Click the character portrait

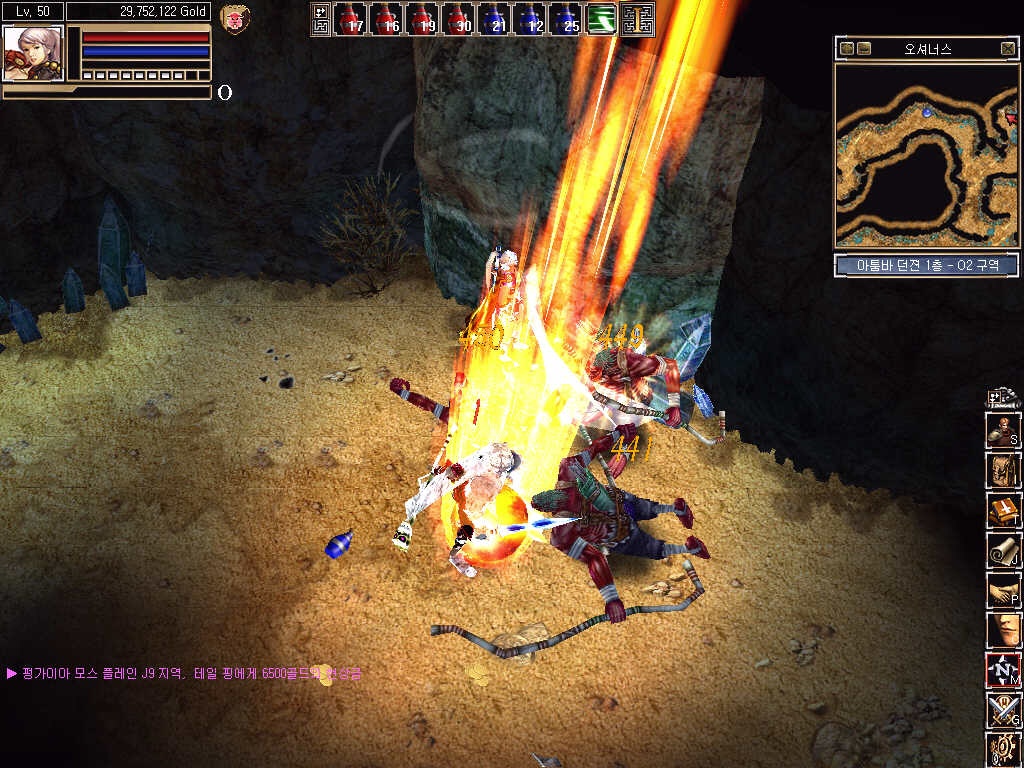coord(33,53)
